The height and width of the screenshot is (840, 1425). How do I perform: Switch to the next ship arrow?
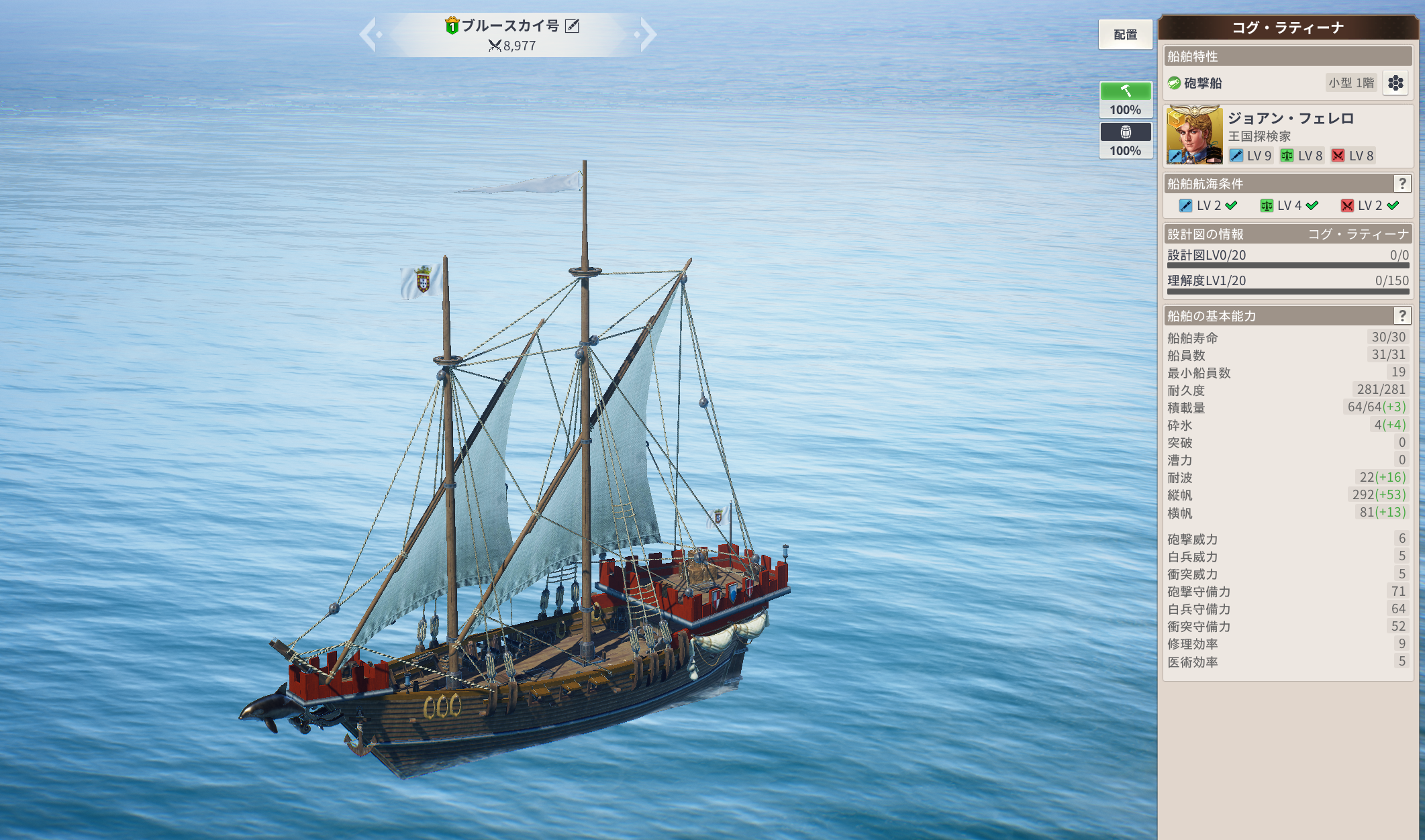[x=647, y=35]
